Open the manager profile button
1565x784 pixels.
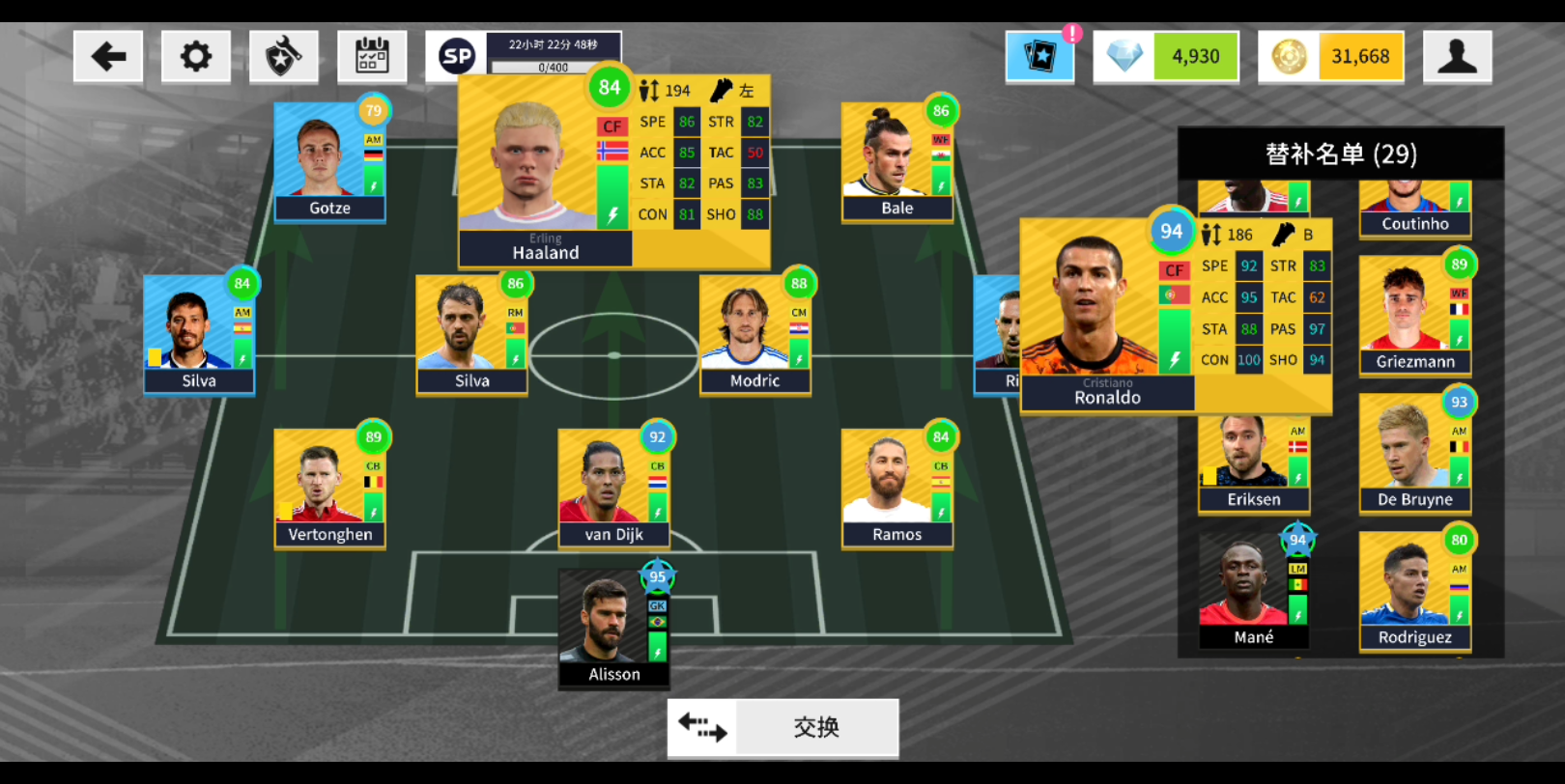coord(1457,57)
